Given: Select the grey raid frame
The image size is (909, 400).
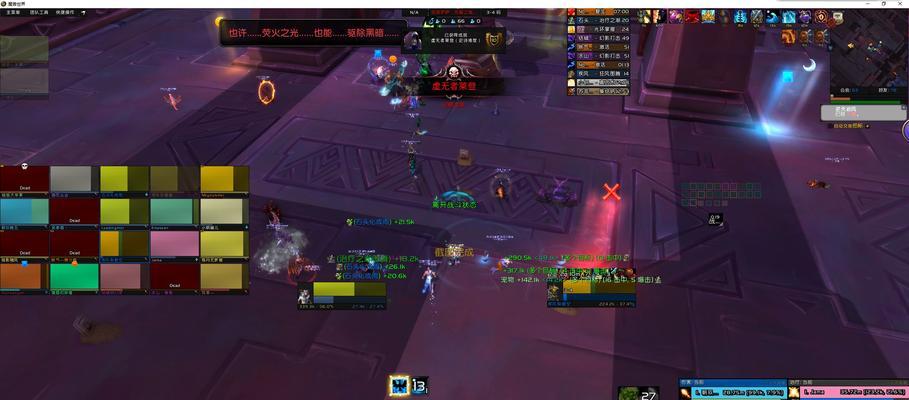Looking at the screenshot, I should click(74, 179).
